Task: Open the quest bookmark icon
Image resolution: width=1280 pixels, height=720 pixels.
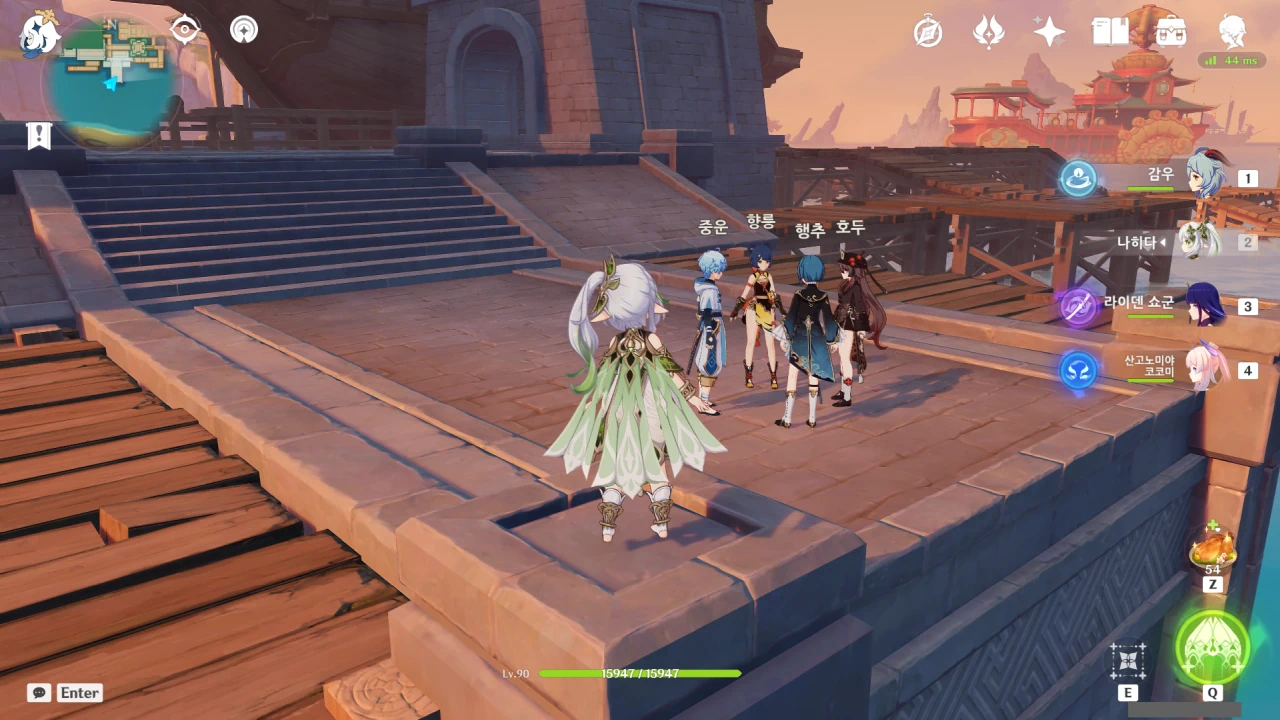Action: pos(39,136)
